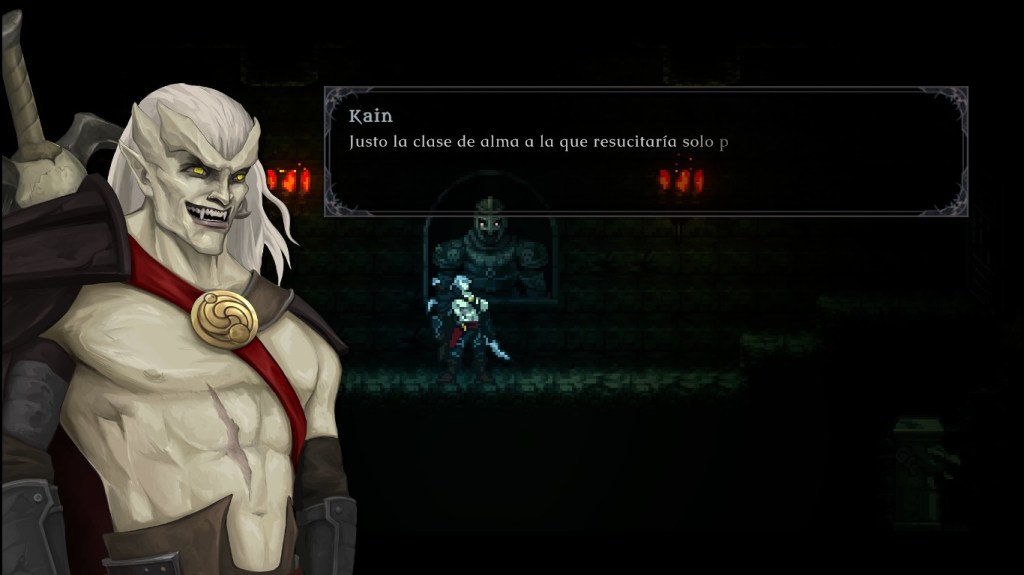Screen dimensions: 1024x575
Task: Advance Kain's dialogue text box
Action: coord(645,151)
